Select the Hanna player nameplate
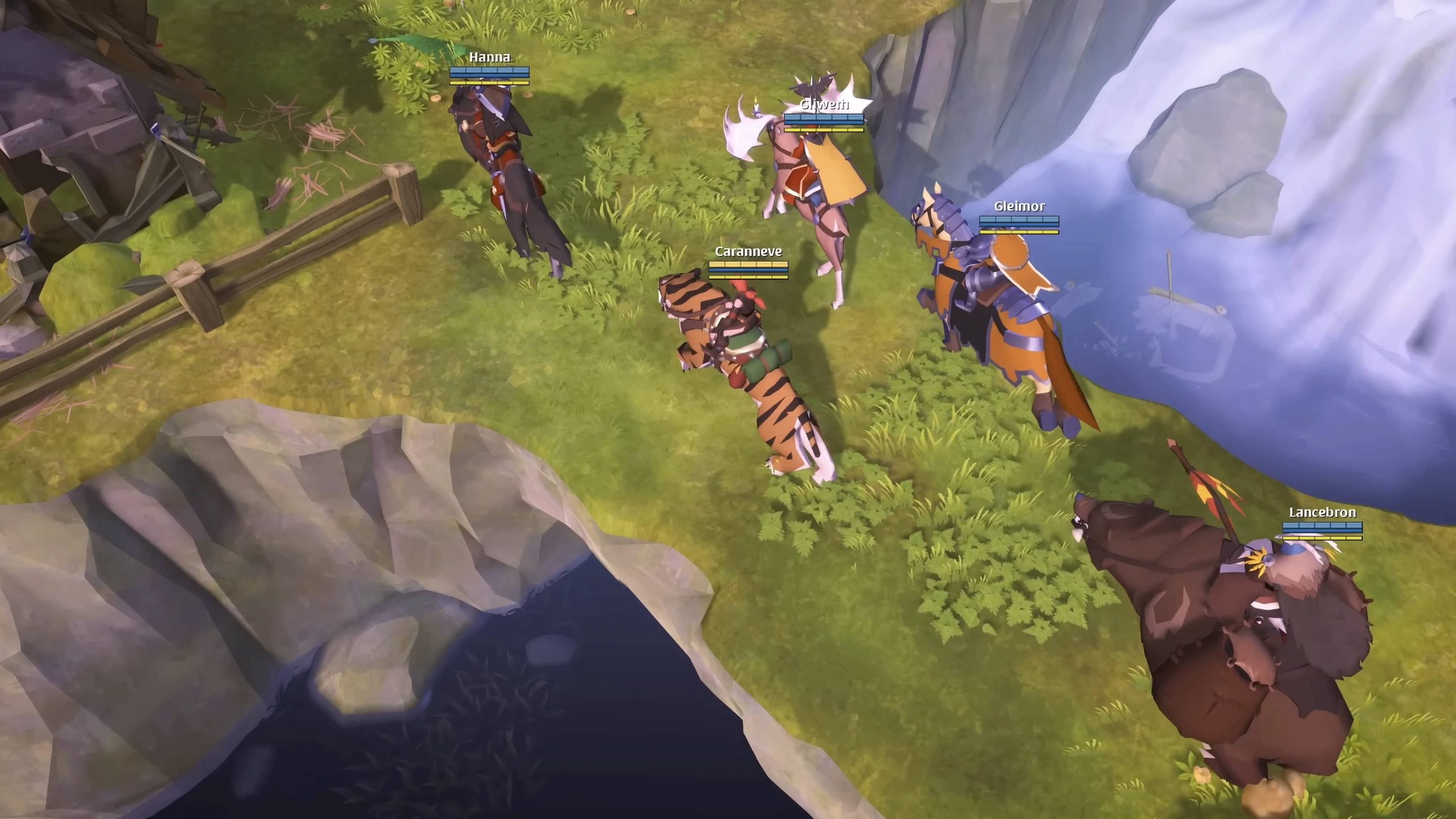Image resolution: width=1456 pixels, height=819 pixels. click(x=489, y=57)
